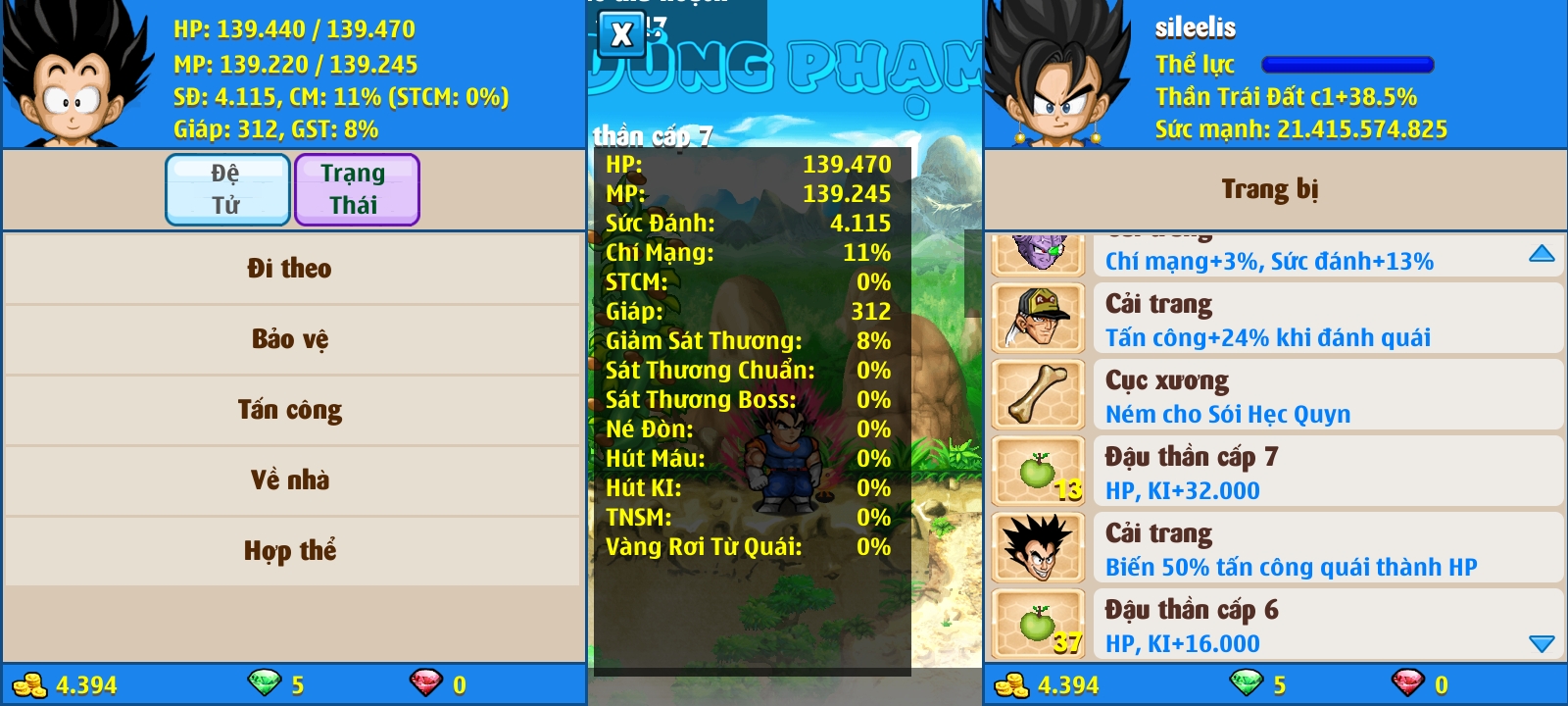Click the blue down arrow in item list
1568x706 pixels.
tap(1542, 643)
